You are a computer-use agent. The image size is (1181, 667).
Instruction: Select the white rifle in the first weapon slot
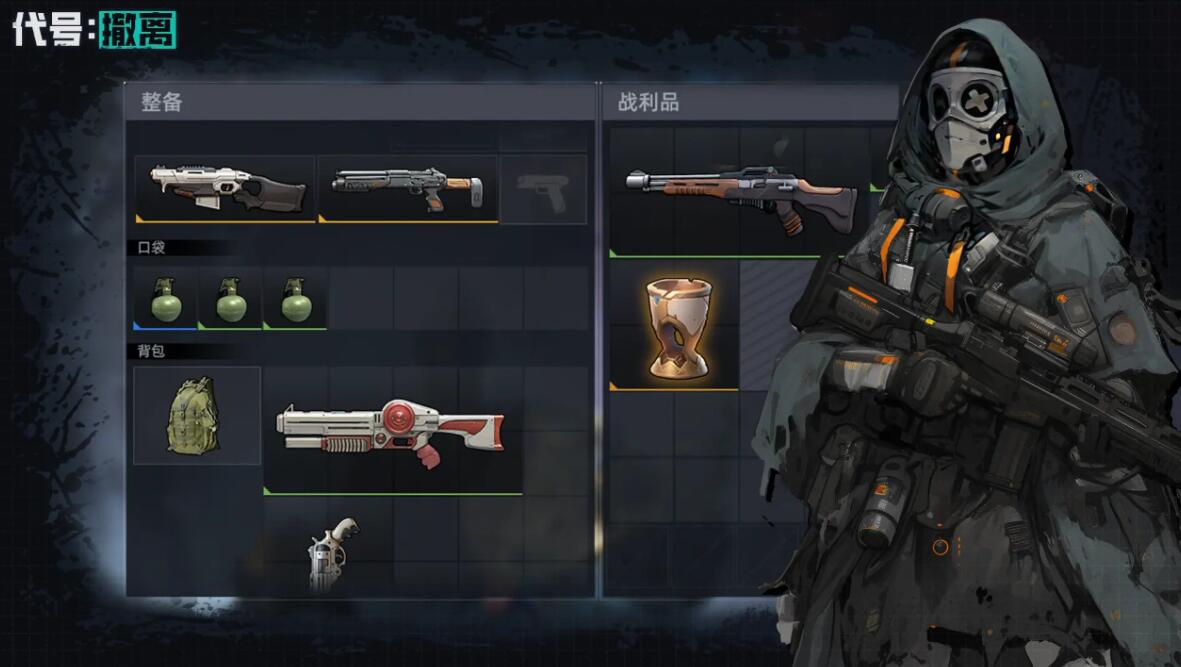226,188
